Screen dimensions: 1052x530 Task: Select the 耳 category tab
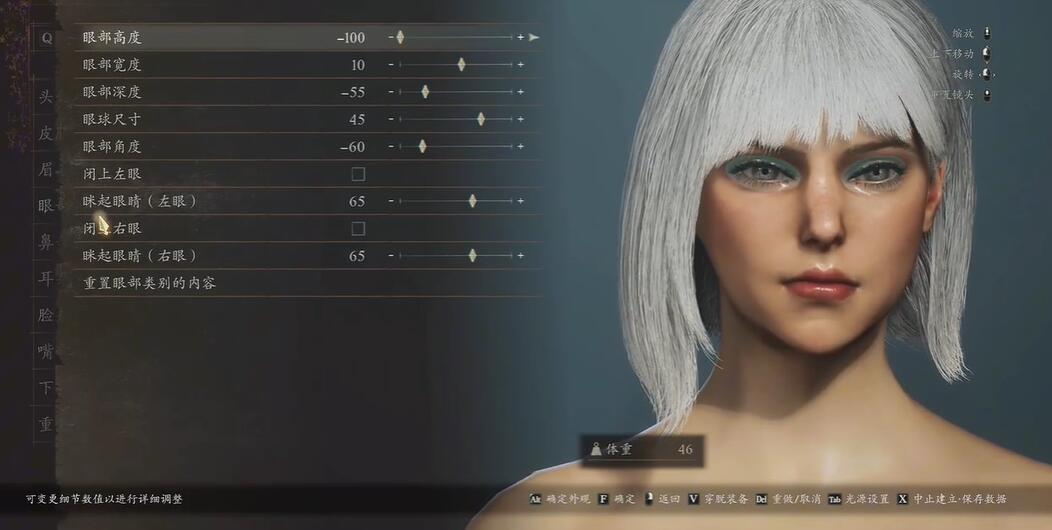click(46, 278)
